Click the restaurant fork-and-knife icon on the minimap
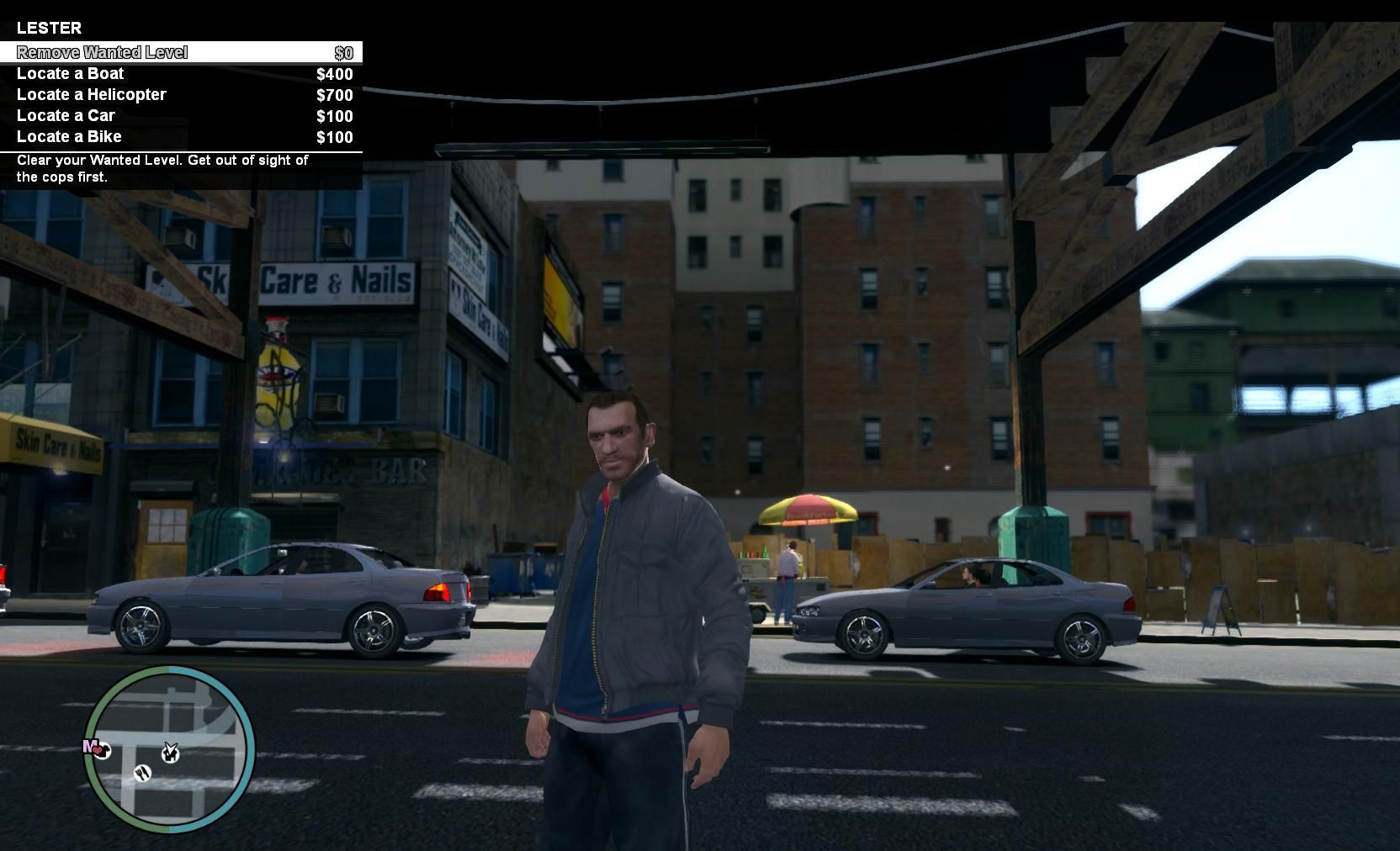This screenshot has width=1400, height=851. coord(143,773)
